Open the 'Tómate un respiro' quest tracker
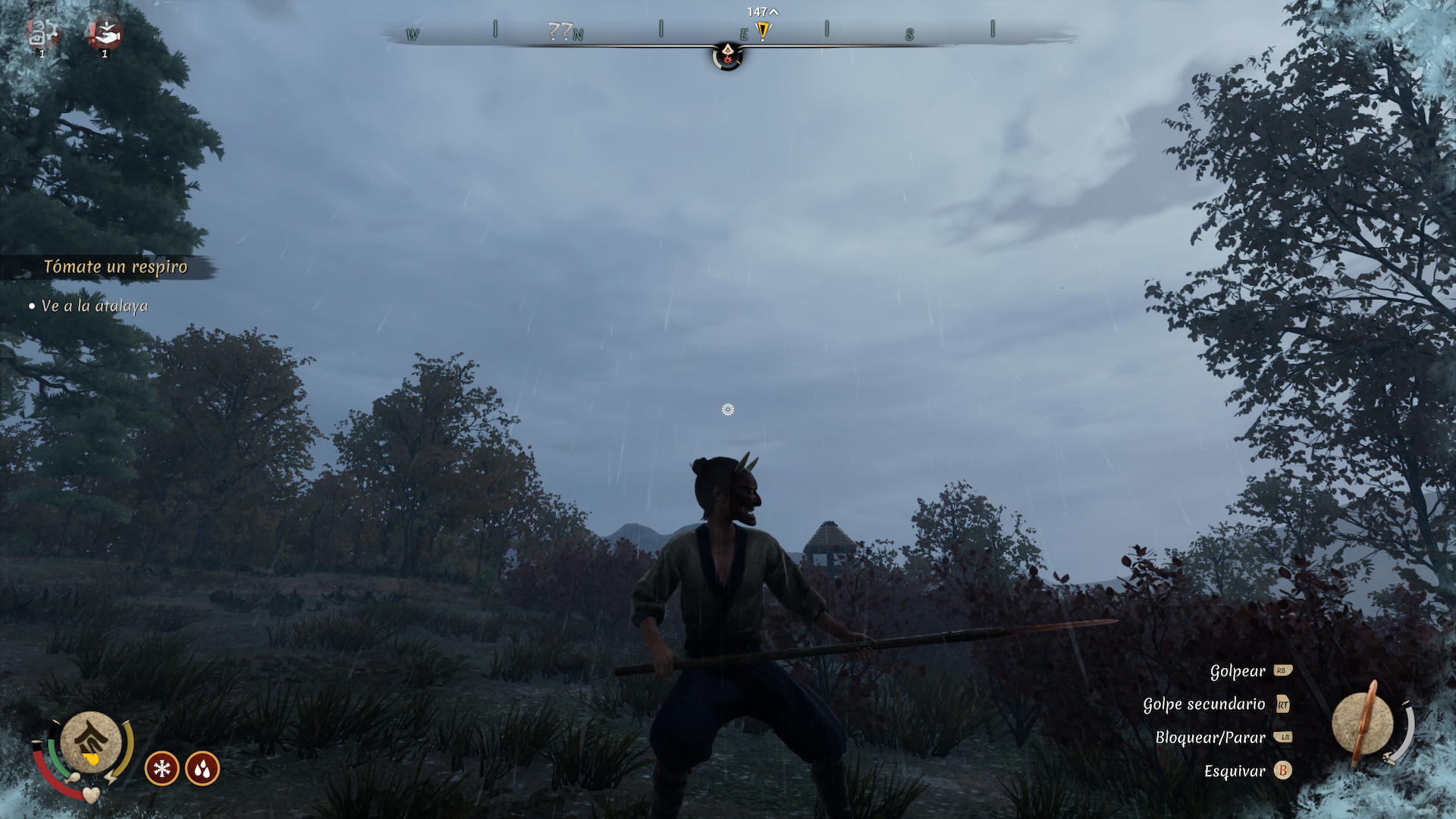 [115, 267]
